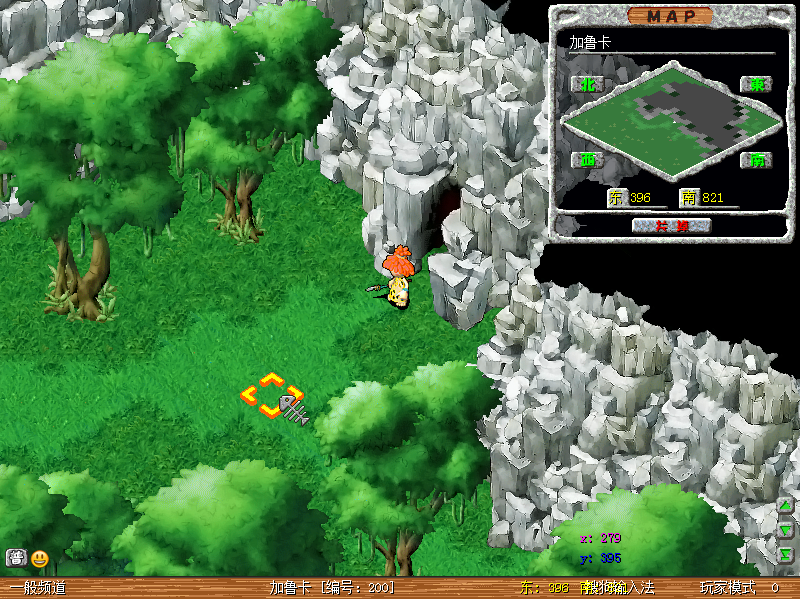This screenshot has height=600, width=800.
Task: Click the gray face icon beside the smiley
Action: pyautogui.click(x=16, y=558)
